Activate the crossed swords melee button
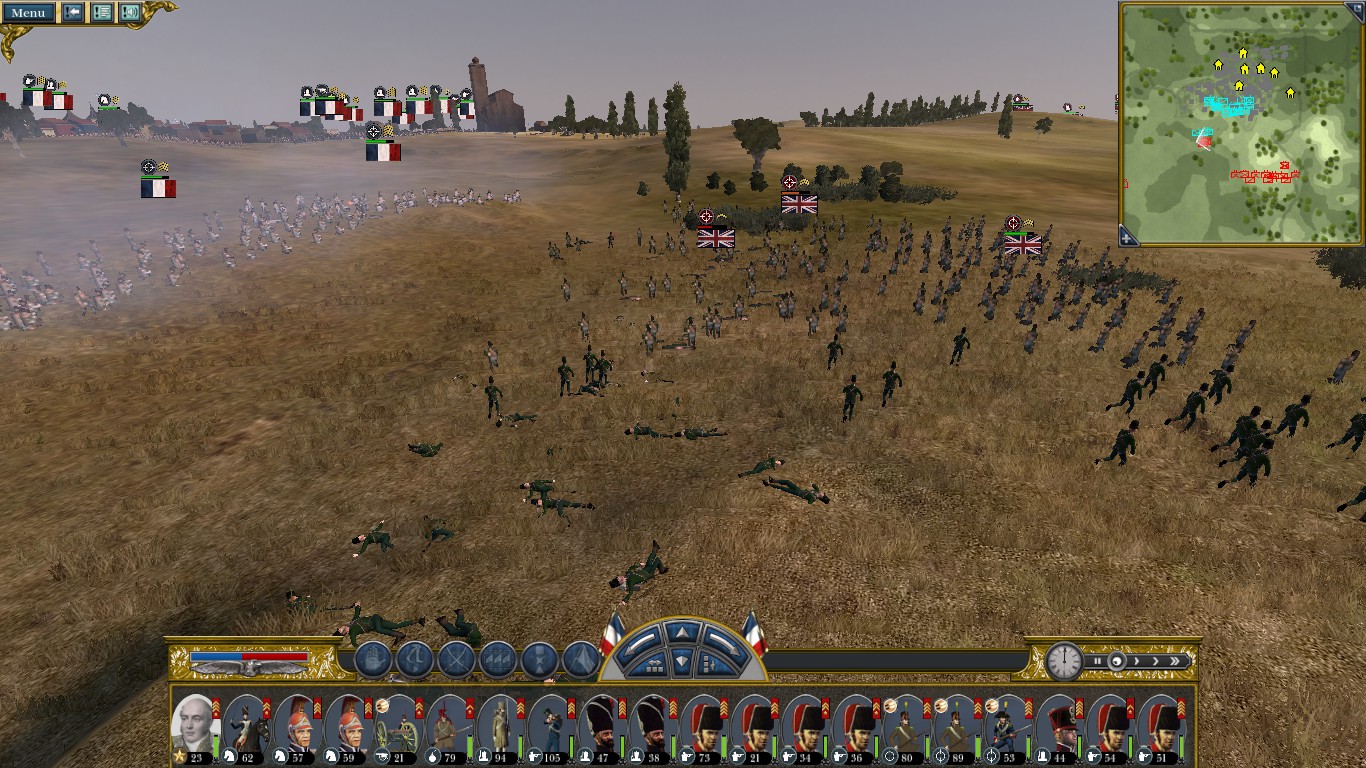The height and width of the screenshot is (768, 1366). pyautogui.click(x=456, y=660)
